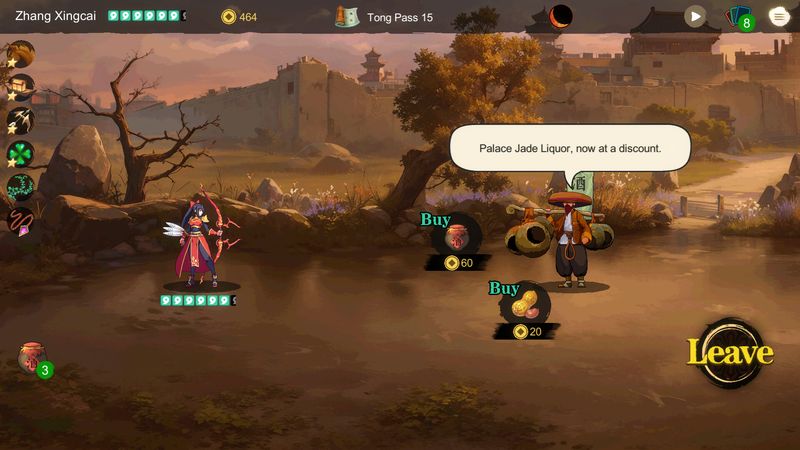Inspect the golden beast relic at top

[20, 54]
